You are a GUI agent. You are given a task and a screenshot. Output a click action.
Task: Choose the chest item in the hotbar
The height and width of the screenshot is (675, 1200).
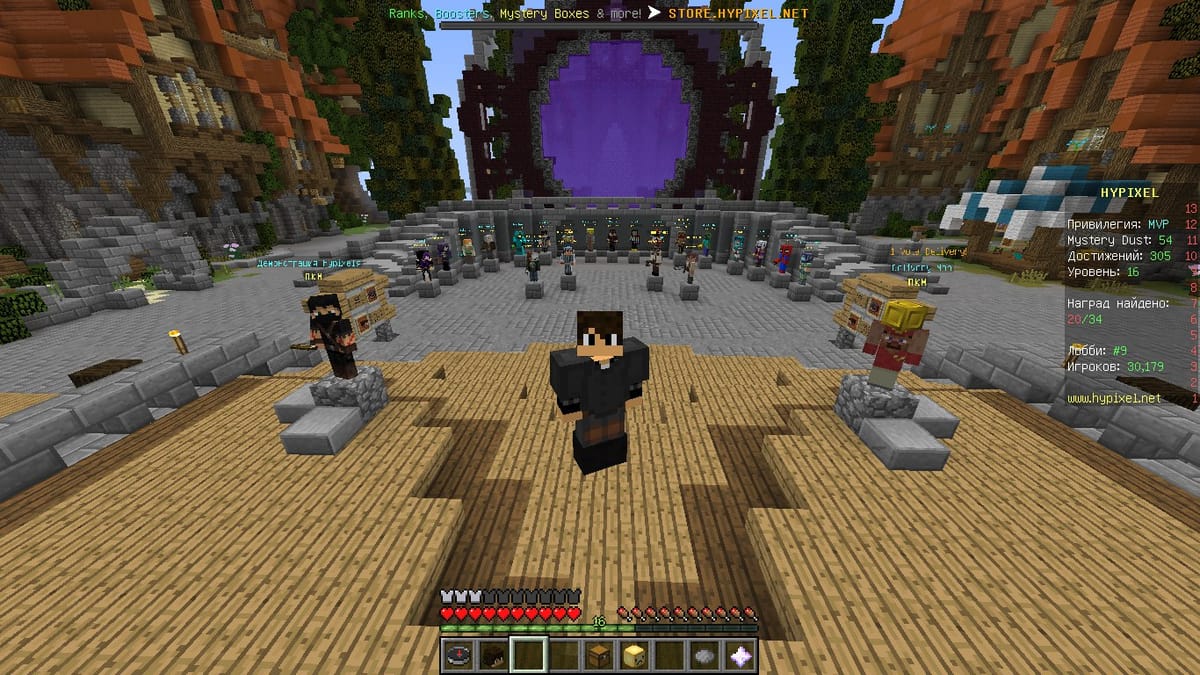coord(599,655)
